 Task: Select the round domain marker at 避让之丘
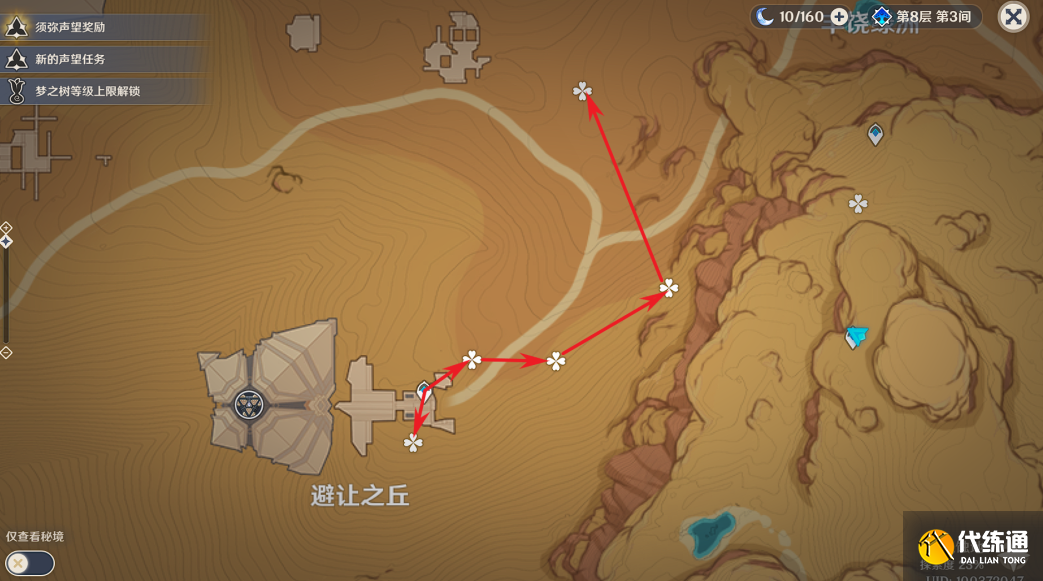(248, 405)
